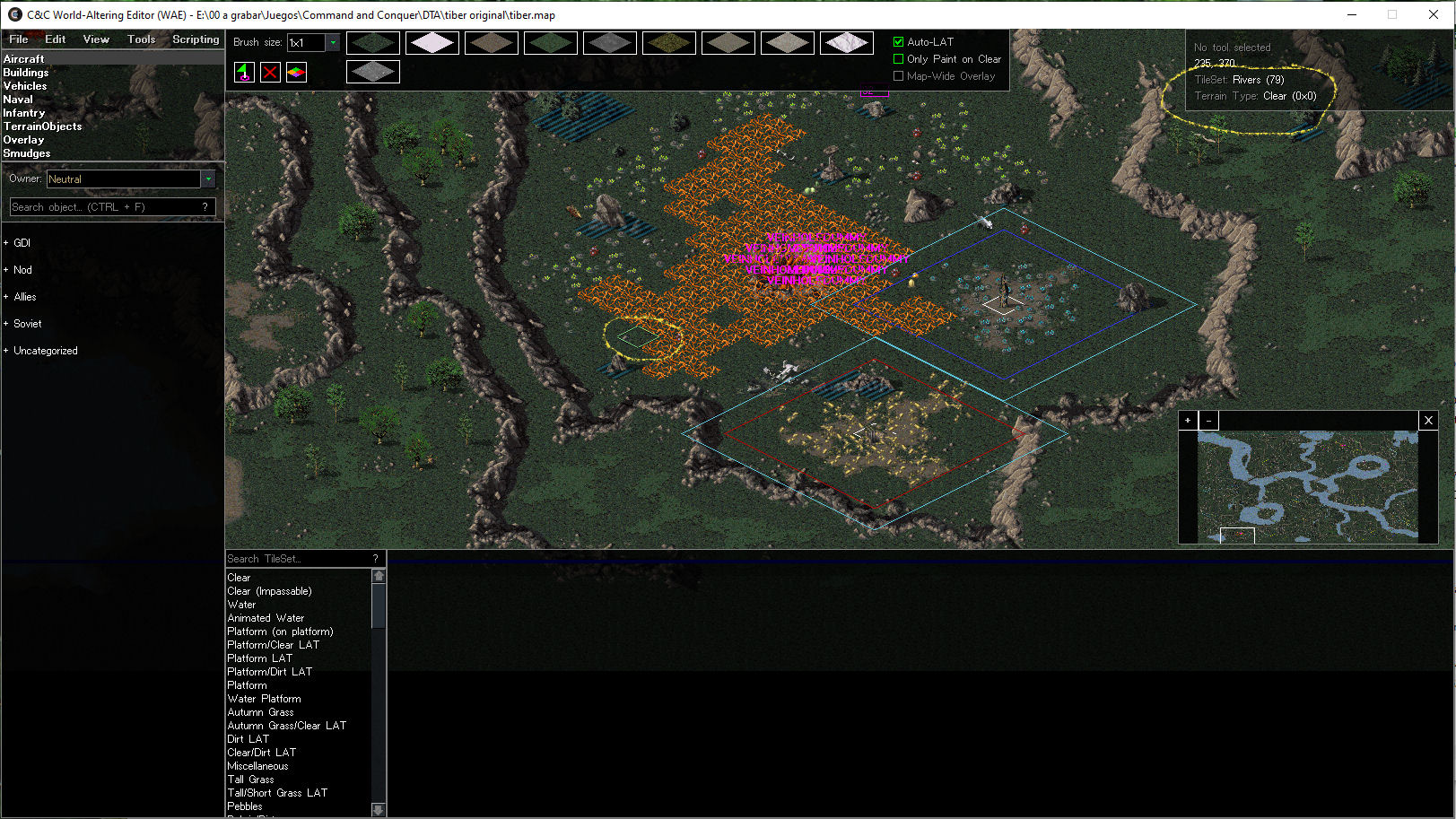Select the TerrainObjects category

coord(42,126)
